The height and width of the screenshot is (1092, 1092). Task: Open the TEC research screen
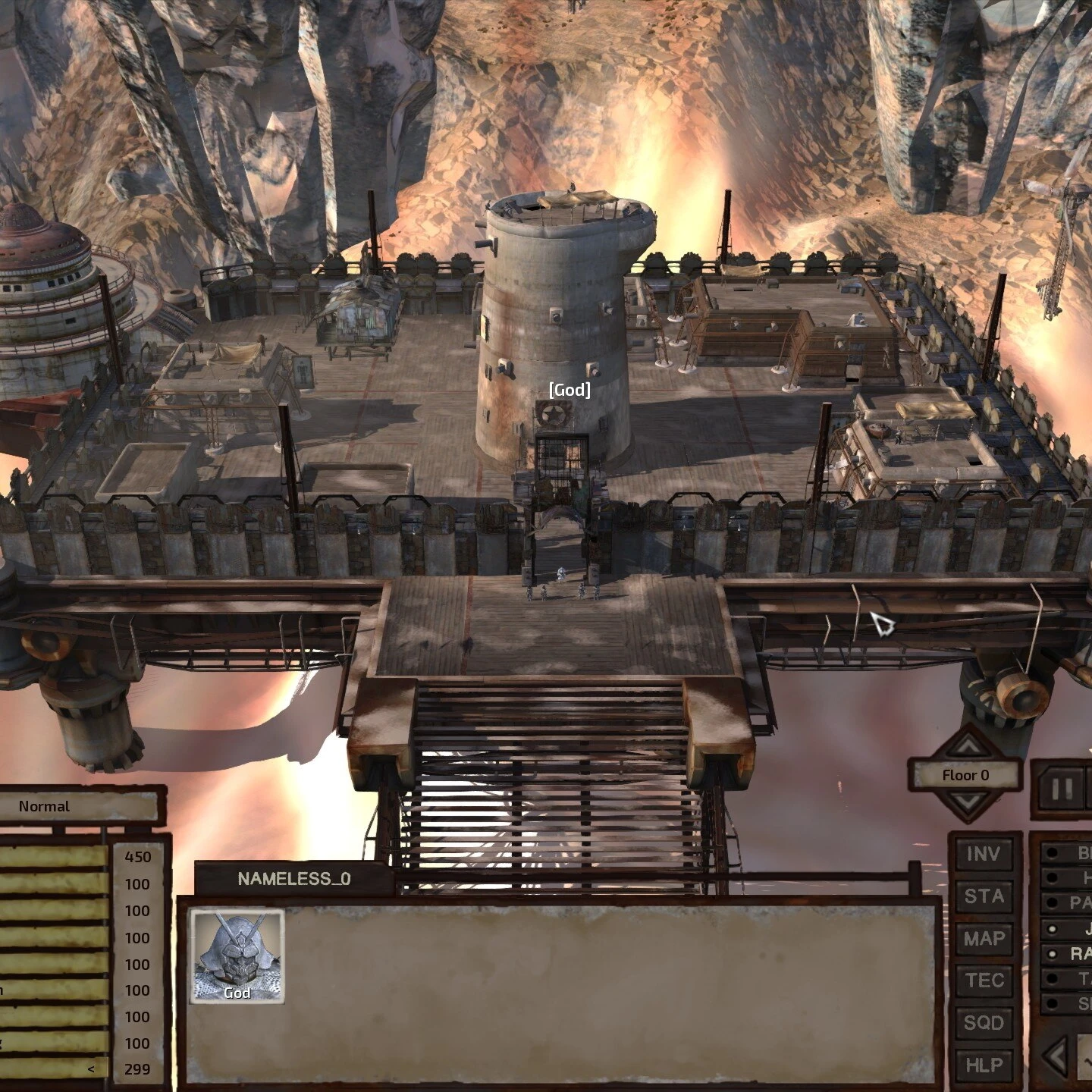click(x=984, y=979)
